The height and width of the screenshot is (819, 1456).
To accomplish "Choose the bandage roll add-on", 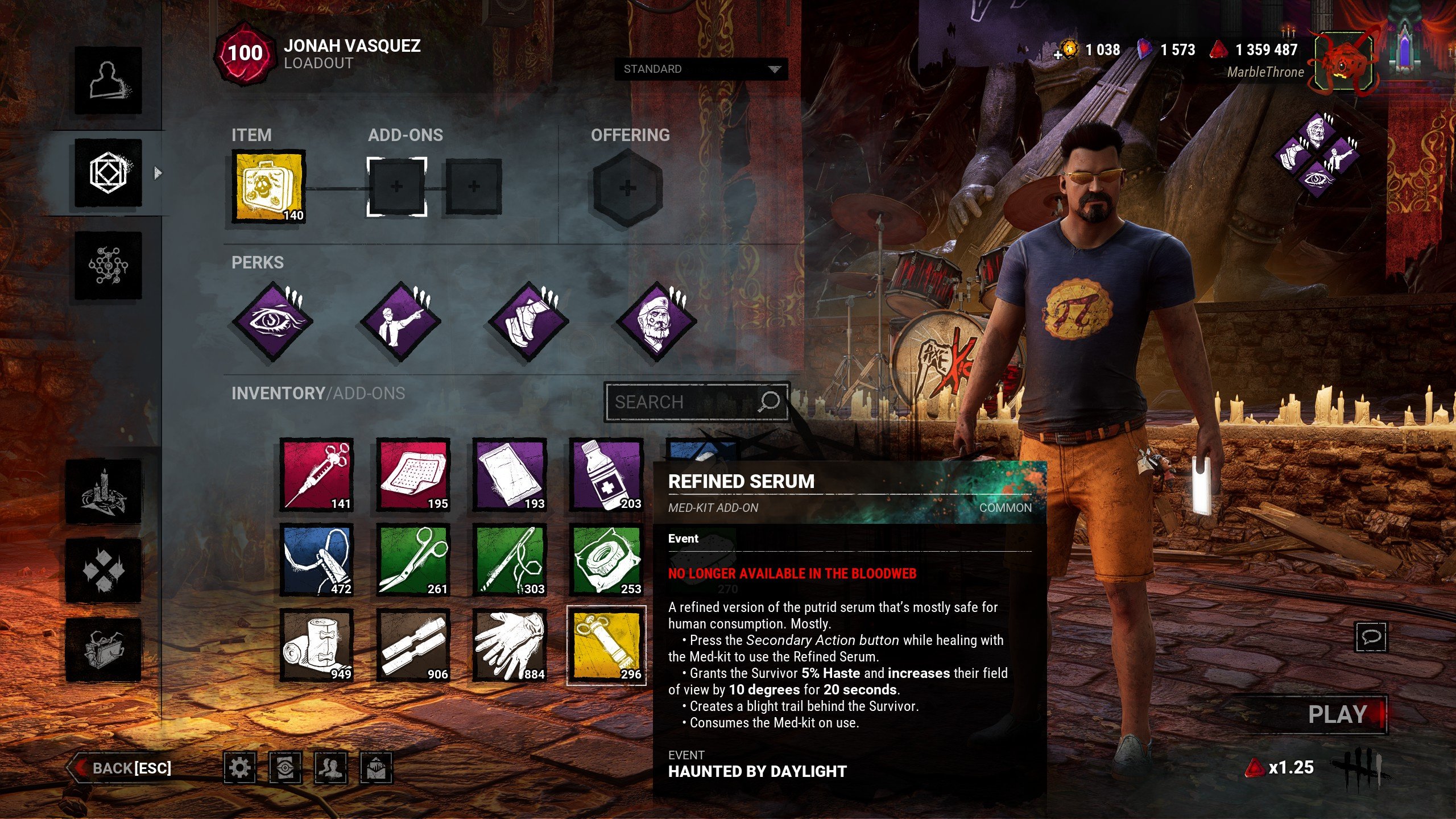I will (x=317, y=646).
